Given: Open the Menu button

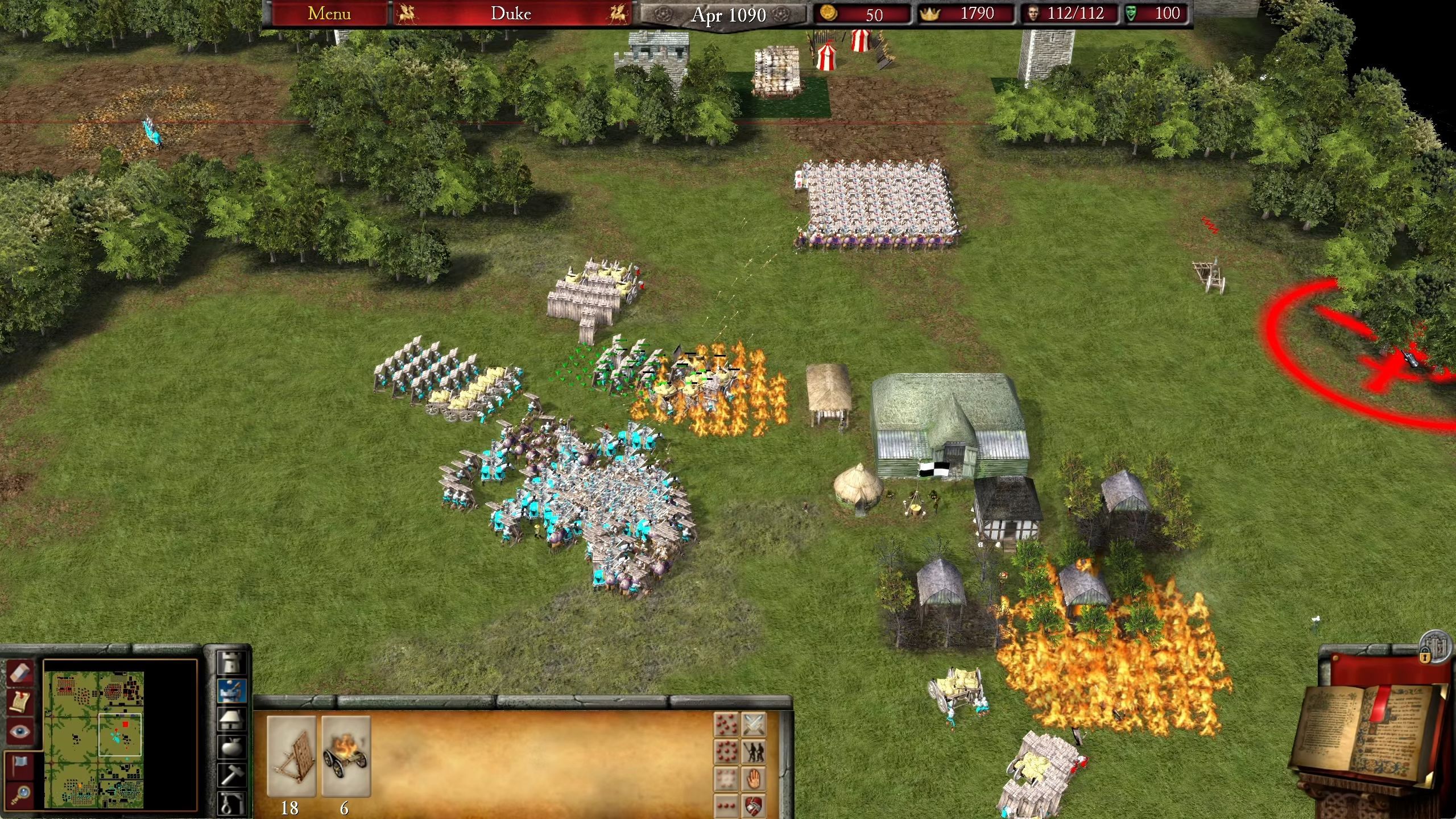Looking at the screenshot, I should coord(329,14).
